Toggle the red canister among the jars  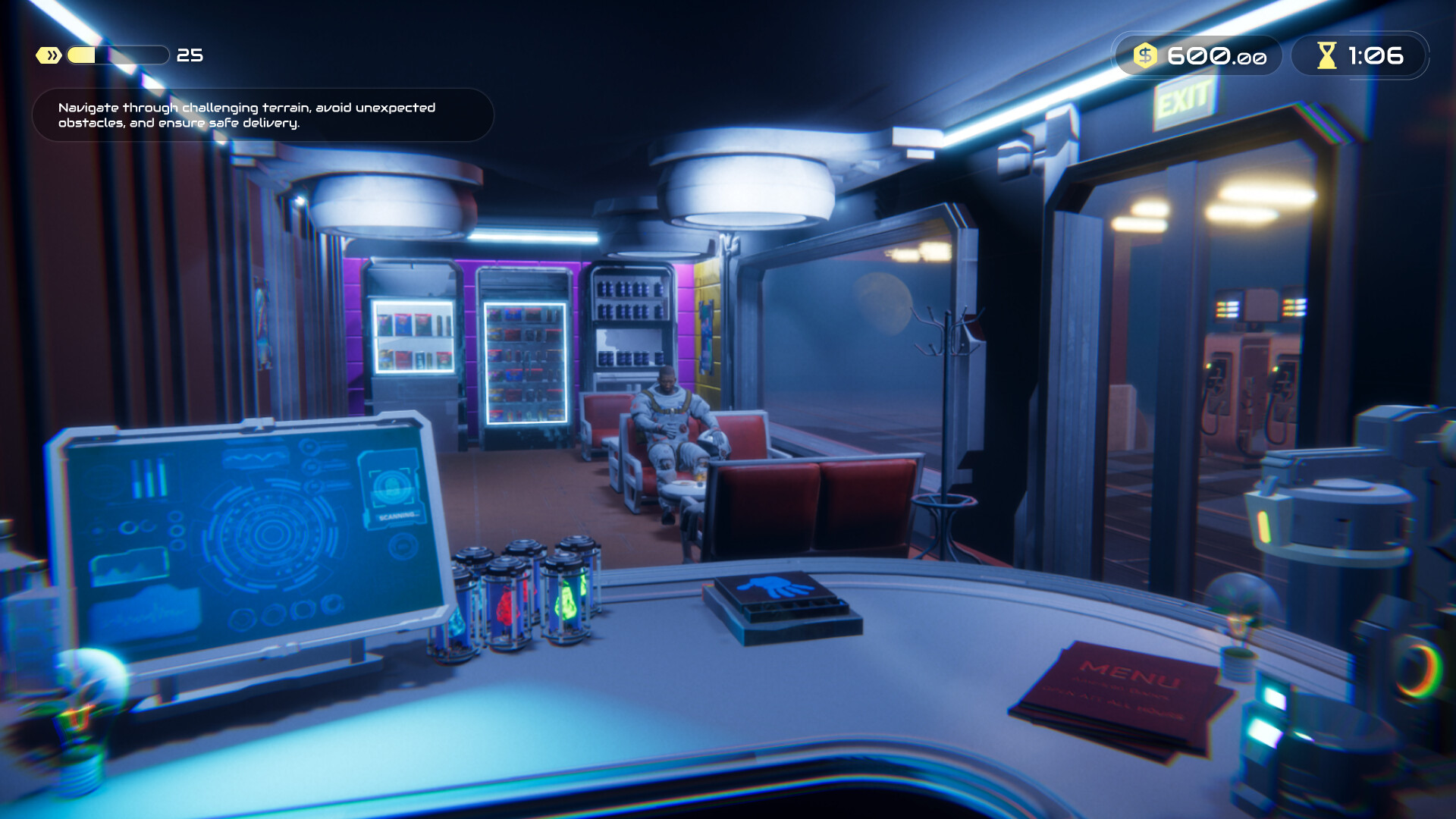[x=507, y=604]
